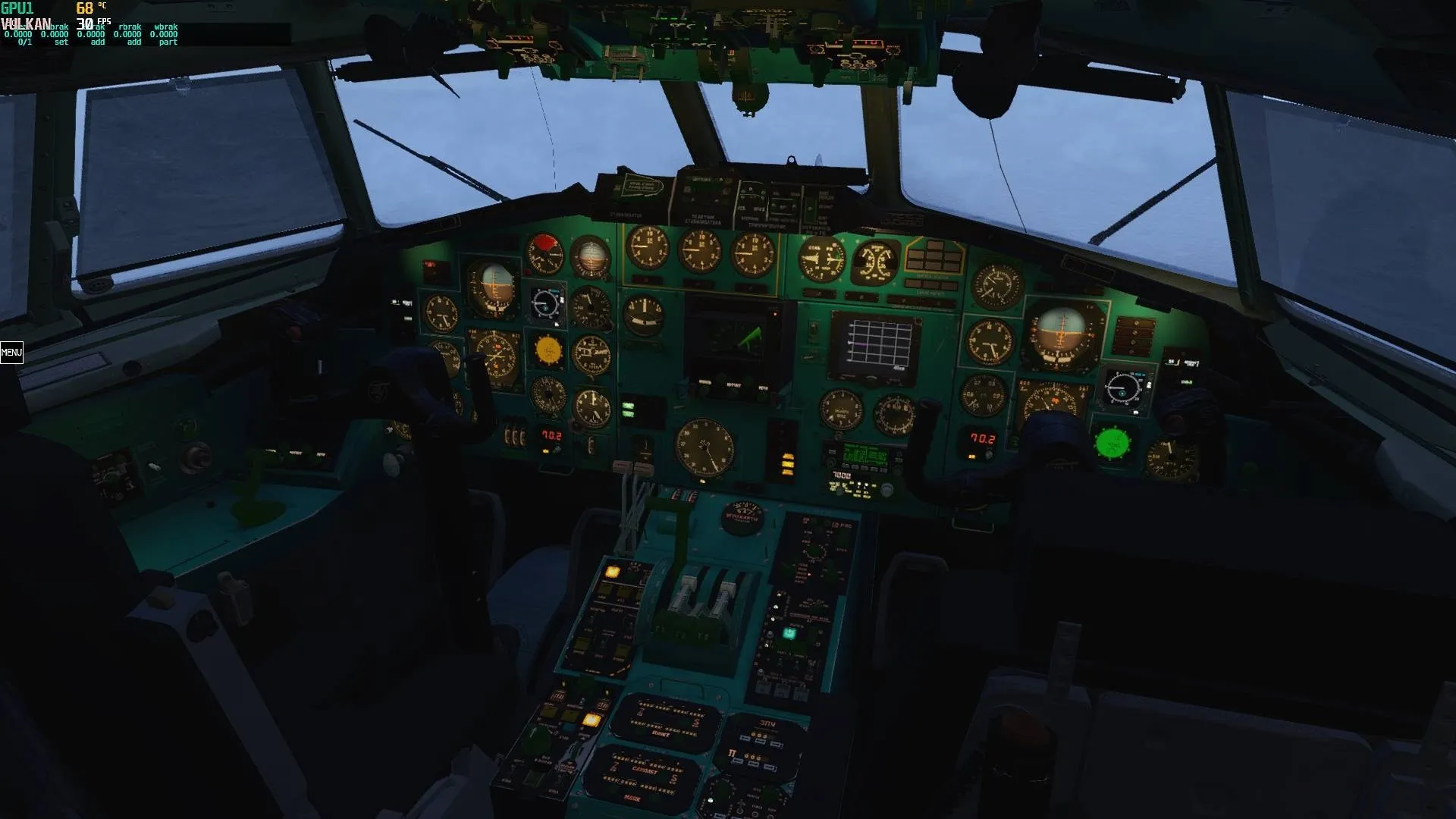Image resolution: width=1456 pixels, height=819 pixels.
Task: Click 'set' under brak in the overlay
Action: 61,42
